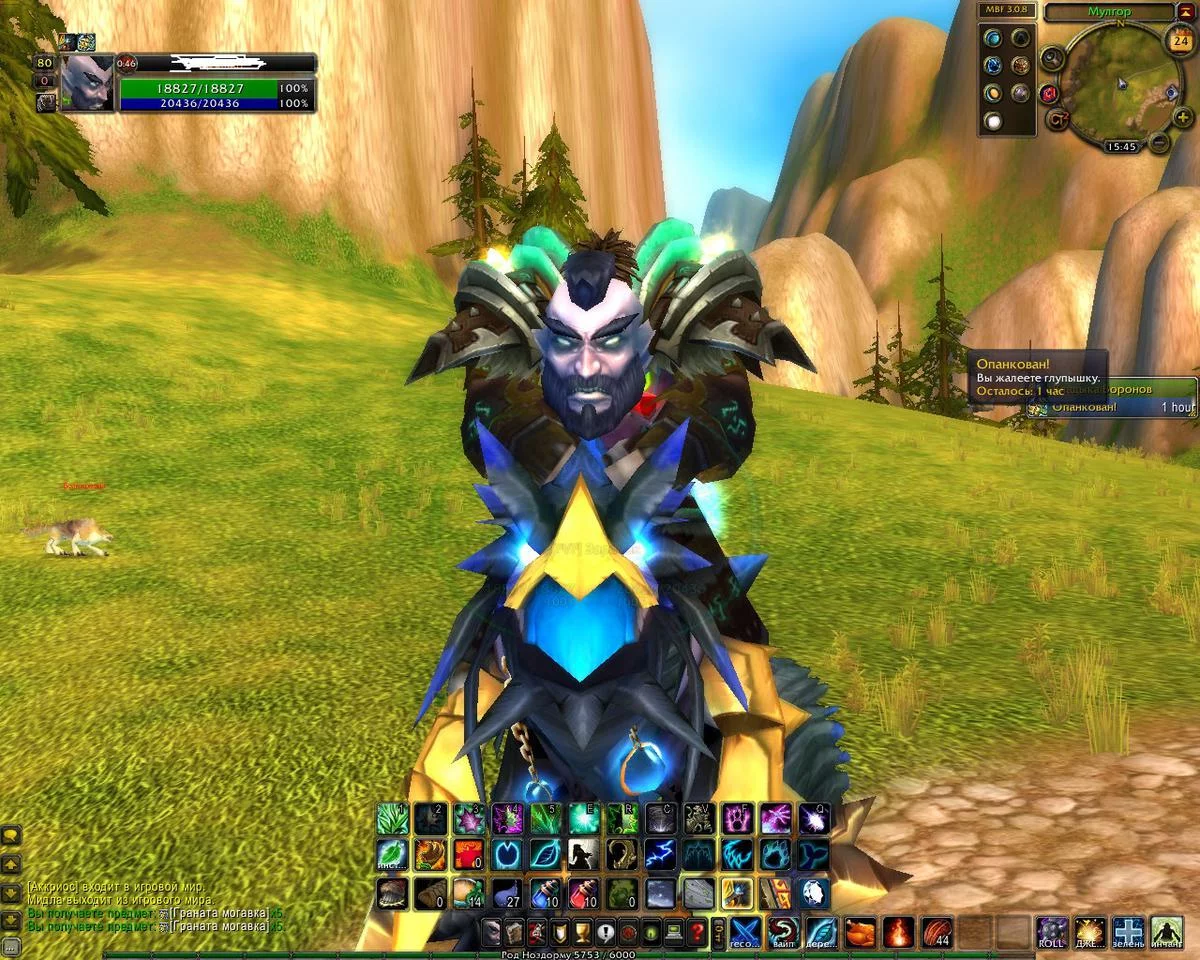Open the red question mark help button
The image size is (1200, 960).
[697, 933]
